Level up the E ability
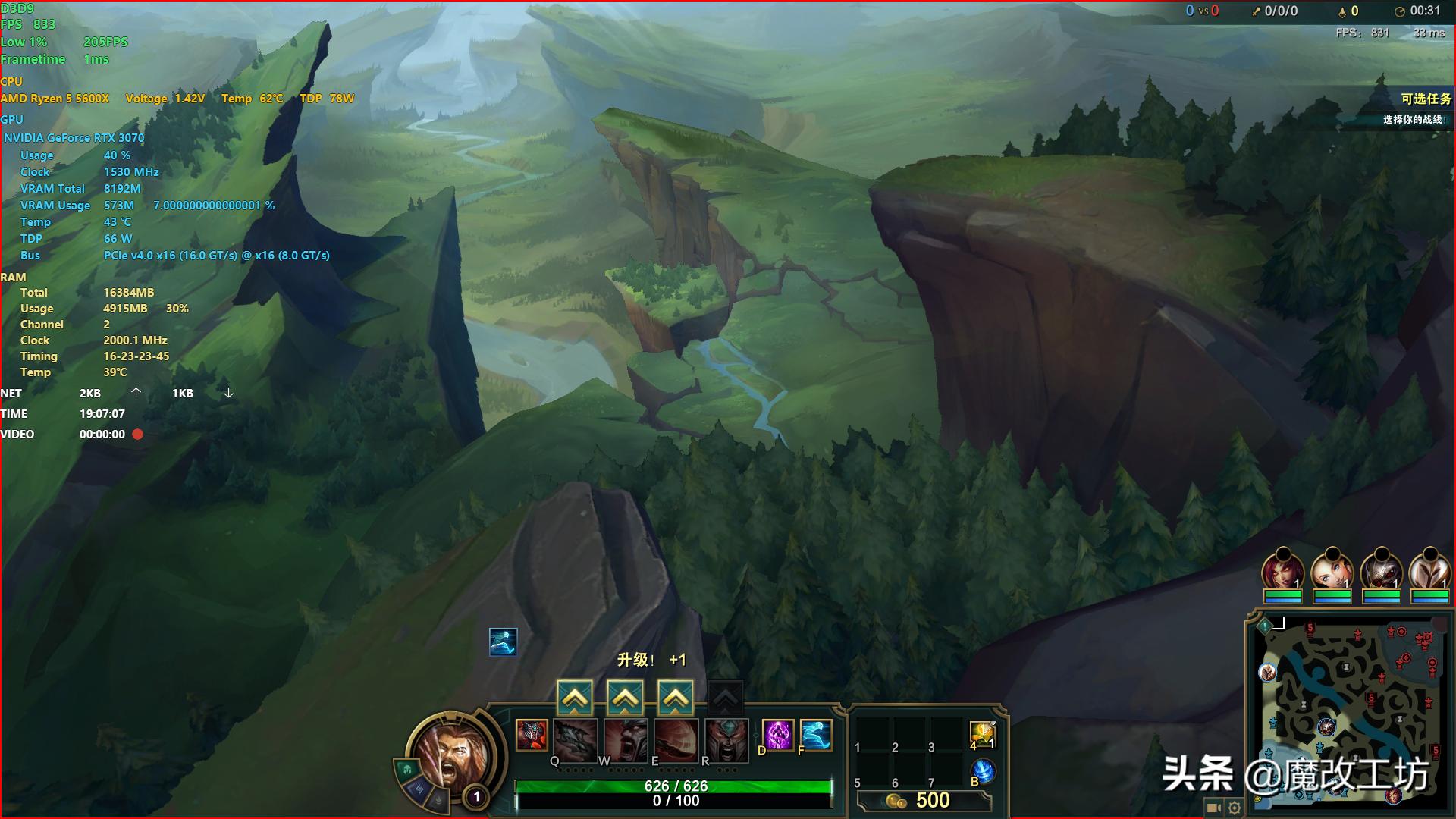The image size is (1456, 819). pyautogui.click(x=675, y=698)
